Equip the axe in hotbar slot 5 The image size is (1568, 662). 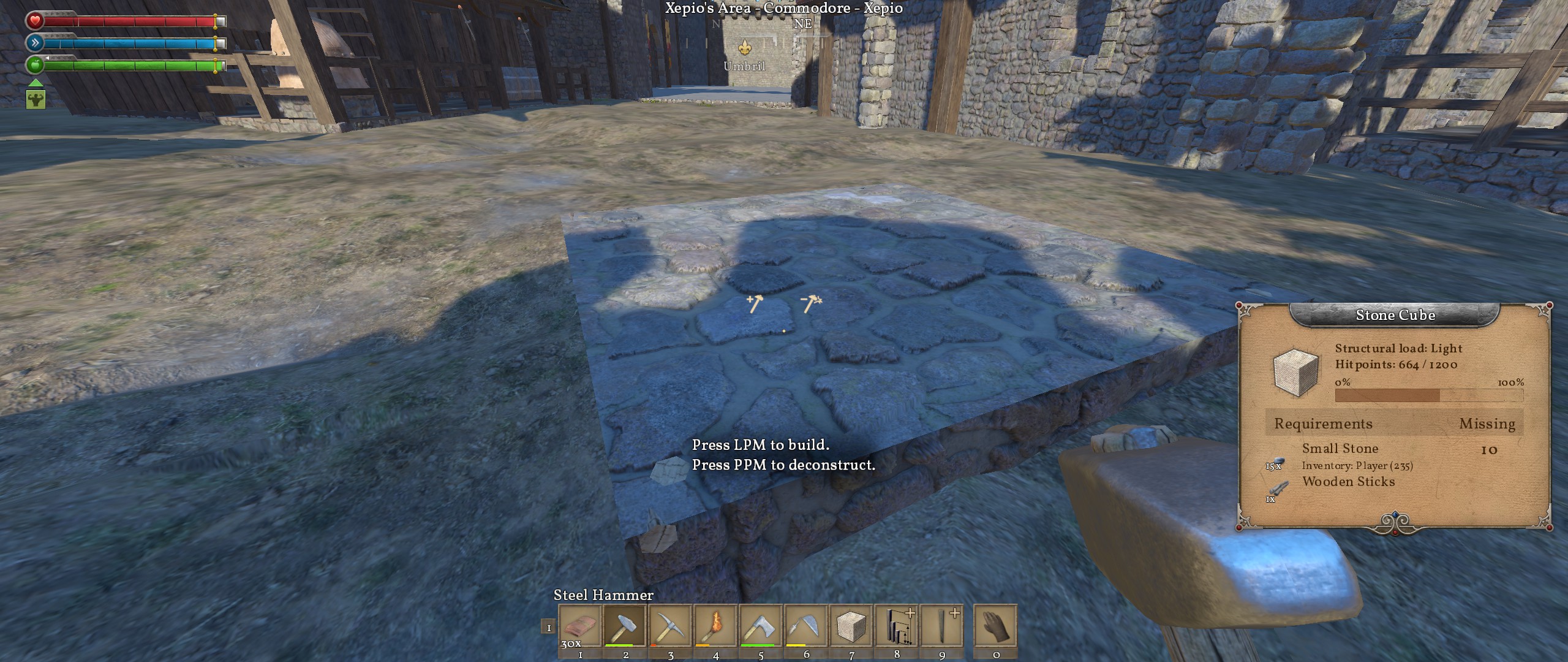(761, 626)
